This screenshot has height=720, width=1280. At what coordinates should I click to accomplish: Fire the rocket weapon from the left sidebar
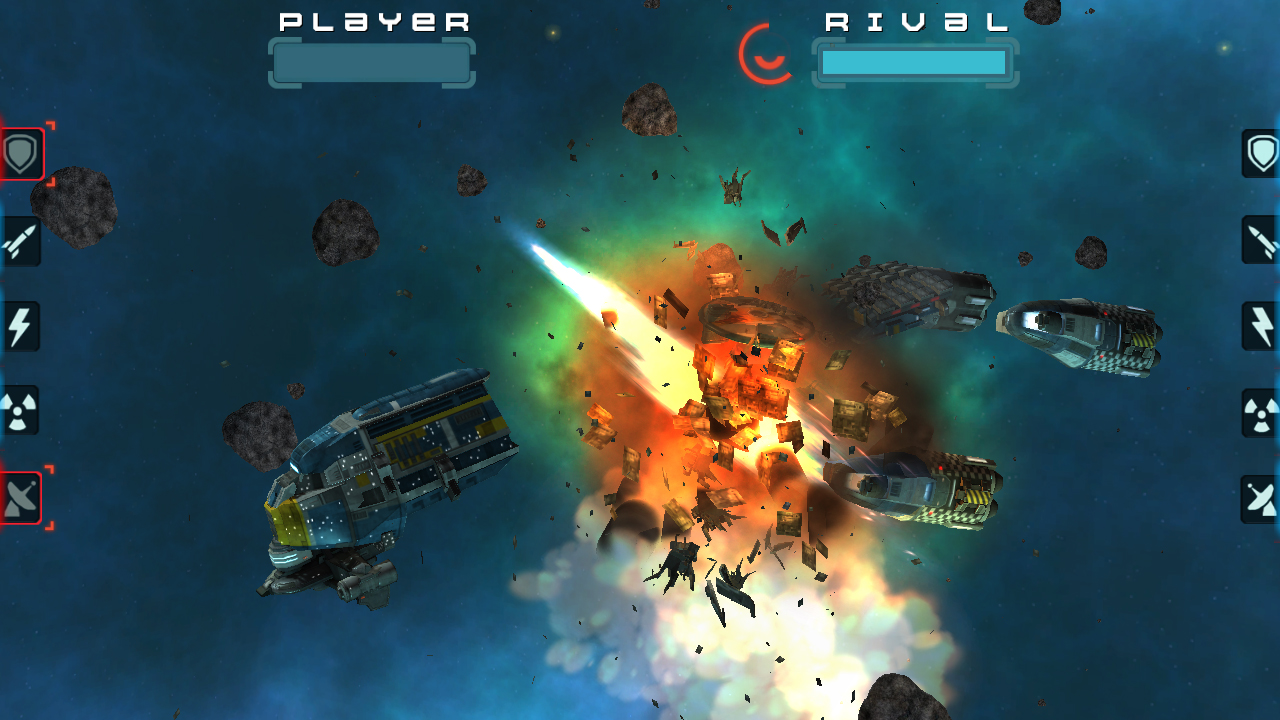[20, 240]
